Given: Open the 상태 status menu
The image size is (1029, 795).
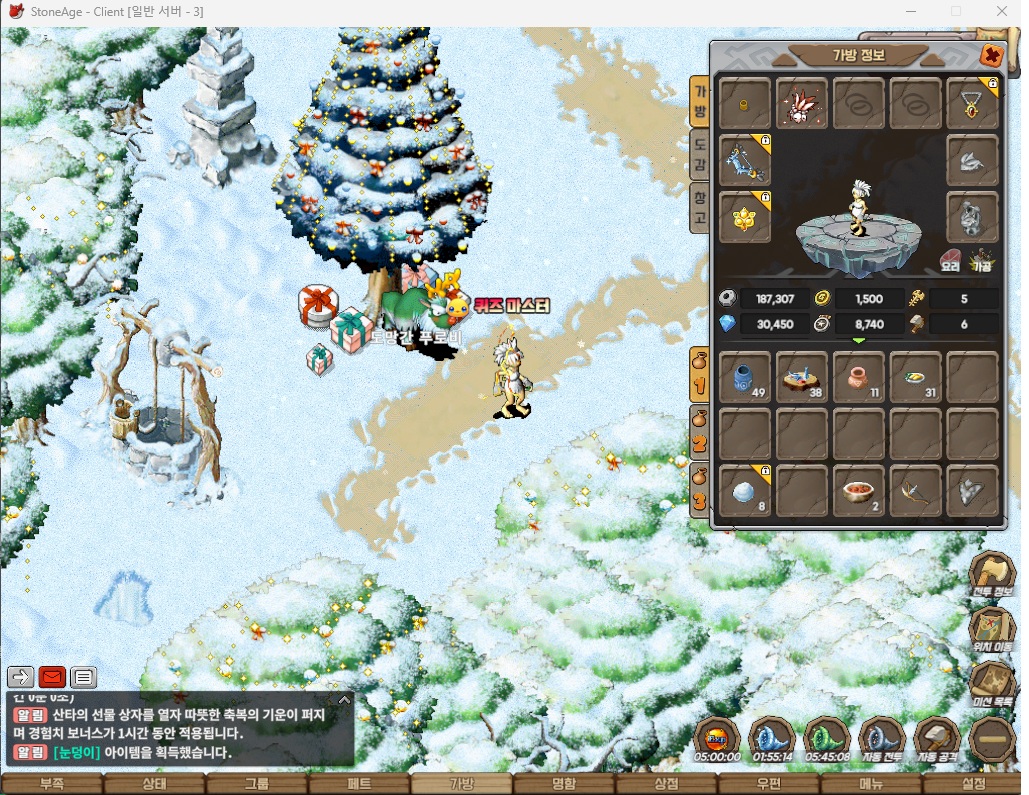Looking at the screenshot, I should (154, 784).
